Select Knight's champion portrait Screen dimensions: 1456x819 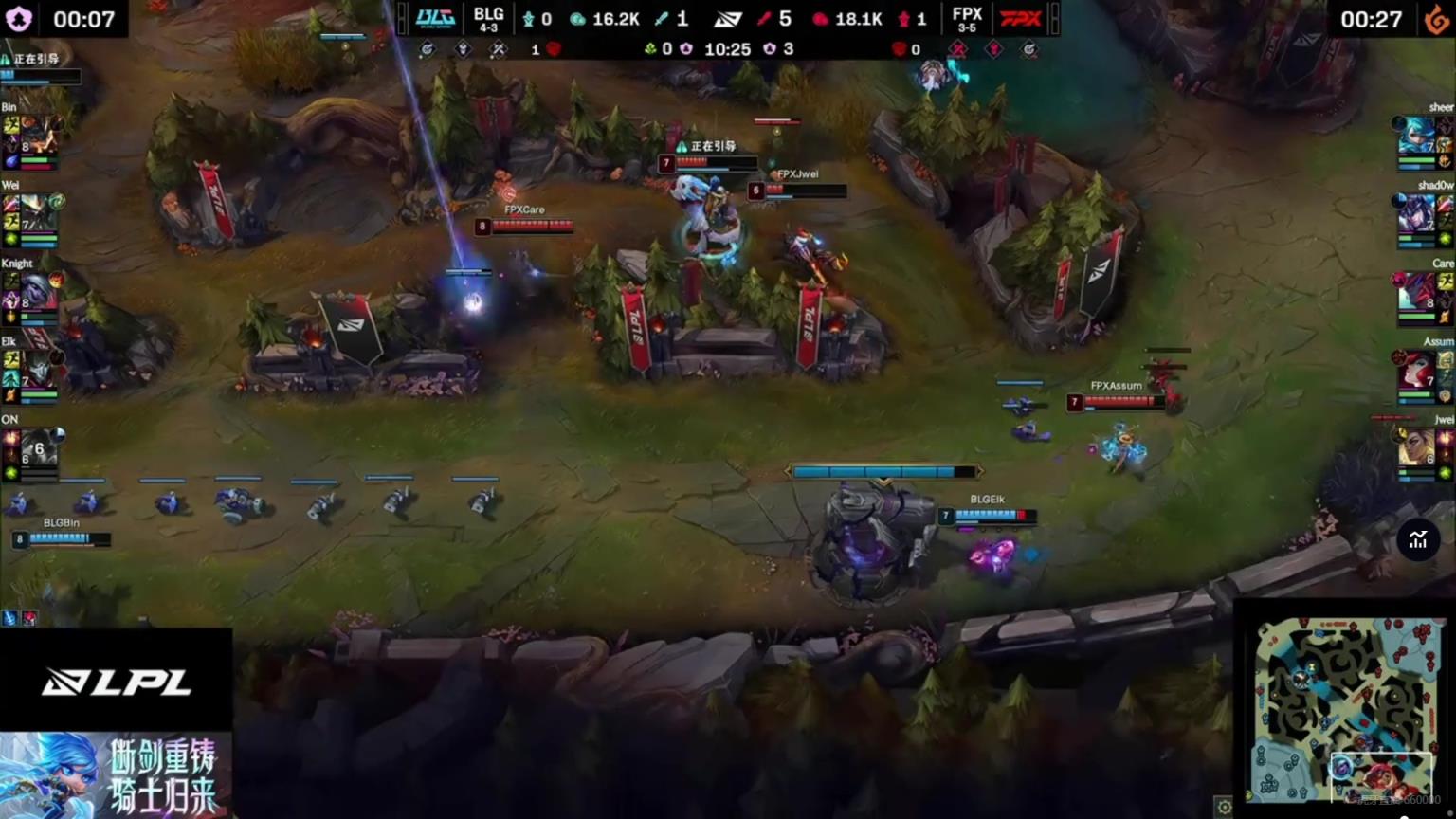coord(38,291)
